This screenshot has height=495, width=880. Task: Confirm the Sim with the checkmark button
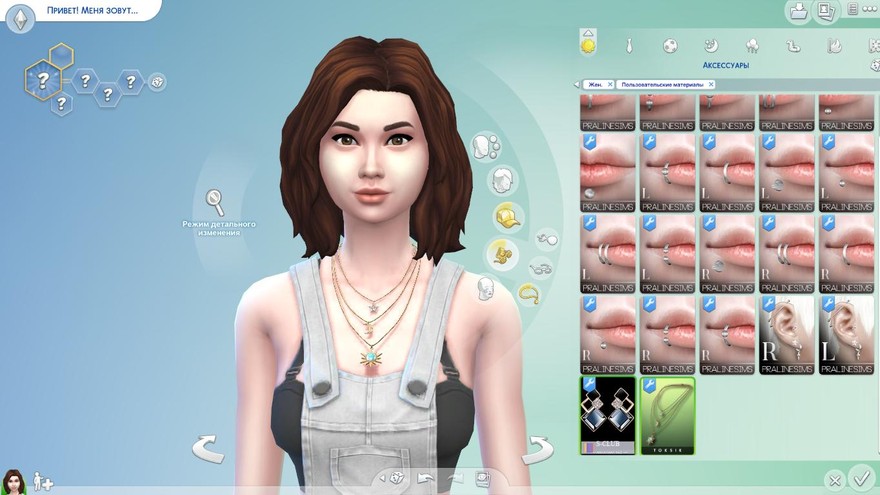(x=859, y=478)
